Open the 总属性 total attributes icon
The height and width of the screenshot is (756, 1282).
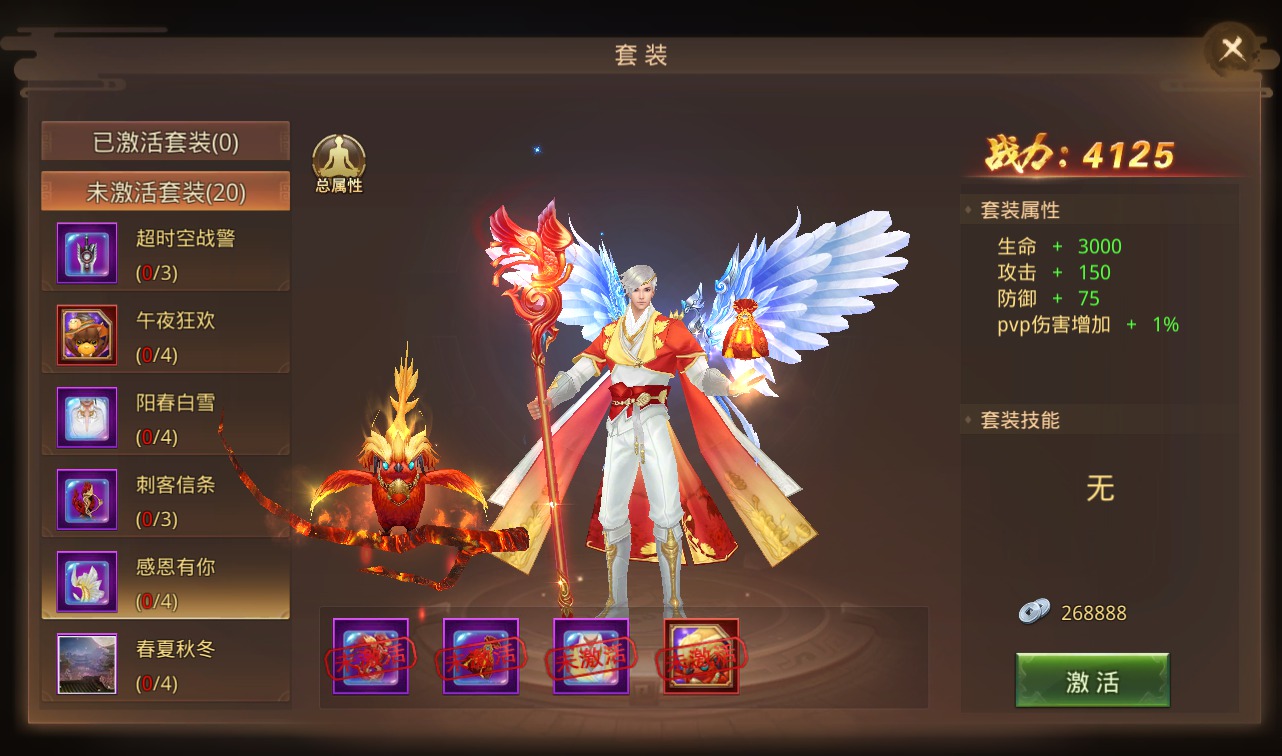click(339, 163)
